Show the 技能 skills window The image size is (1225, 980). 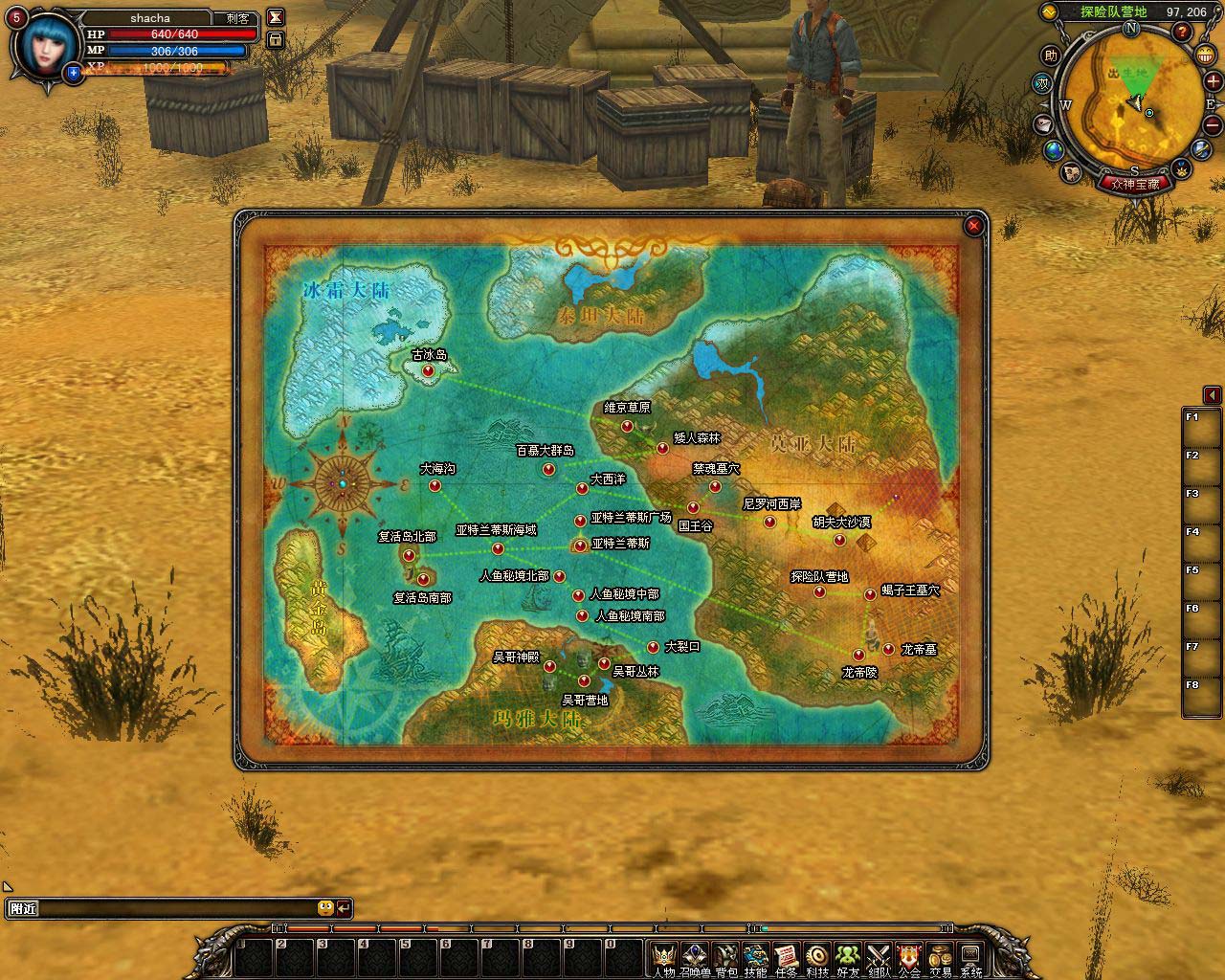pyautogui.click(x=756, y=956)
